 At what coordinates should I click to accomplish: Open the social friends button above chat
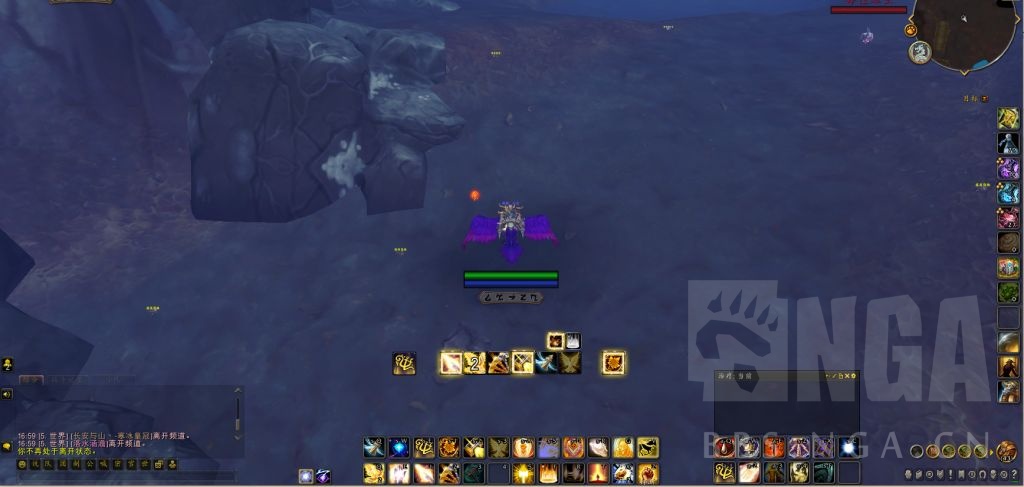(x=7, y=364)
